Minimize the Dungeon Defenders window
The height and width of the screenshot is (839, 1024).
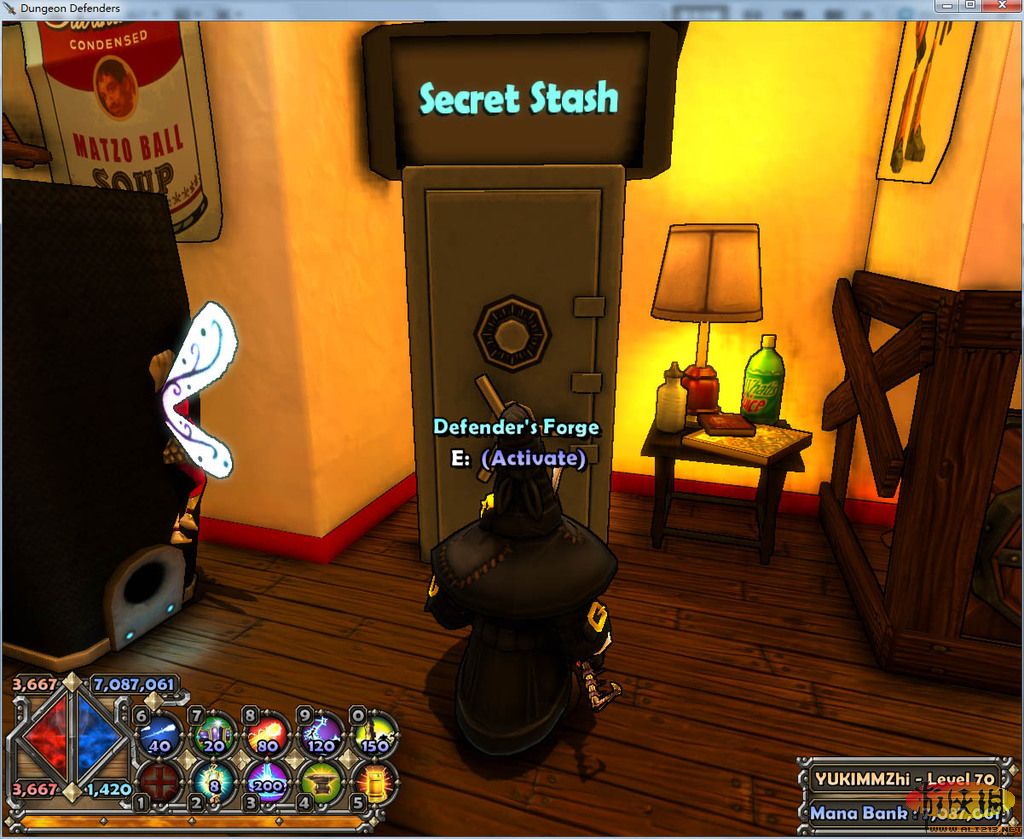pyautogui.click(x=949, y=6)
